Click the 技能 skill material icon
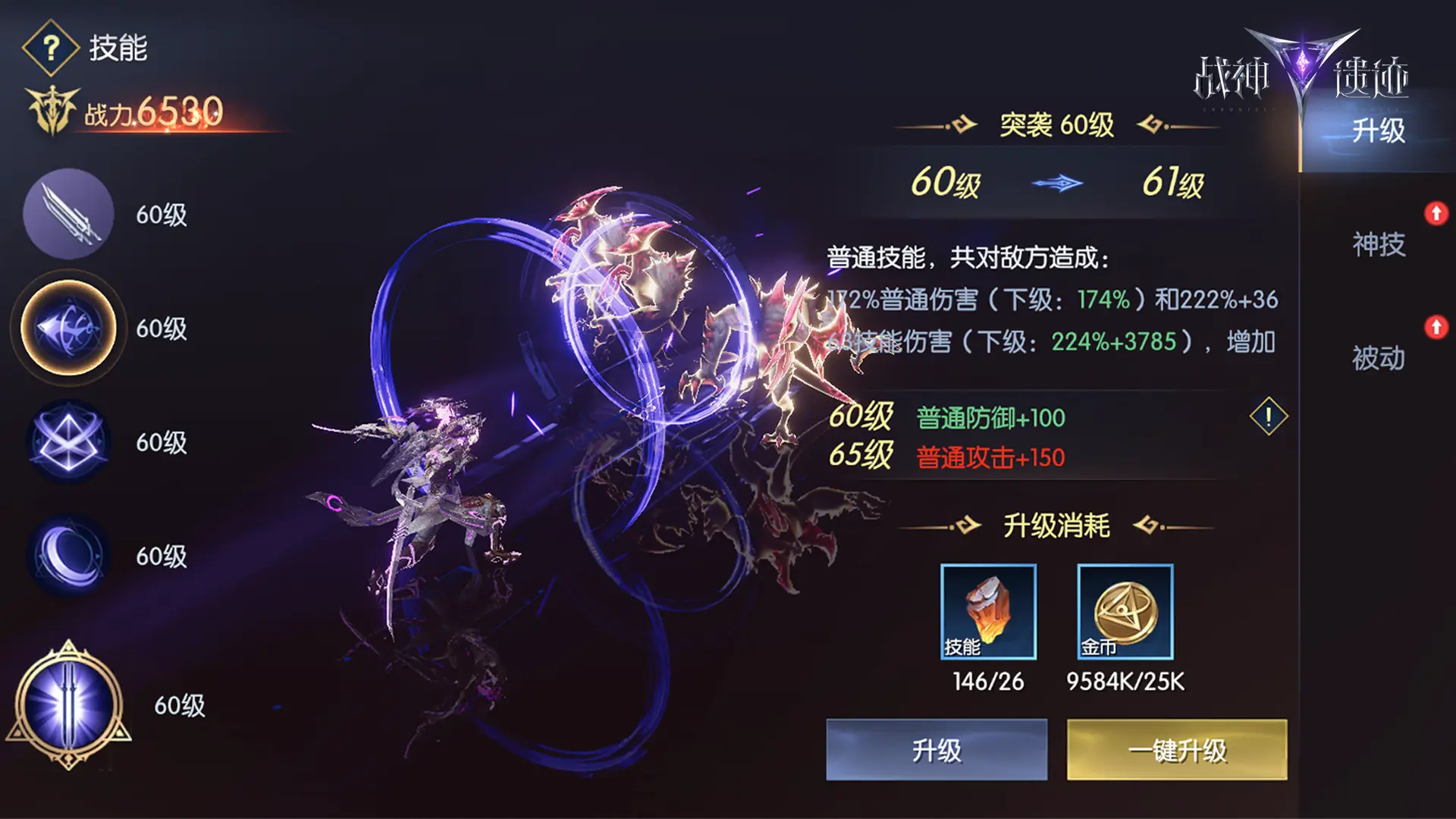The image size is (1456, 819). coord(988,610)
